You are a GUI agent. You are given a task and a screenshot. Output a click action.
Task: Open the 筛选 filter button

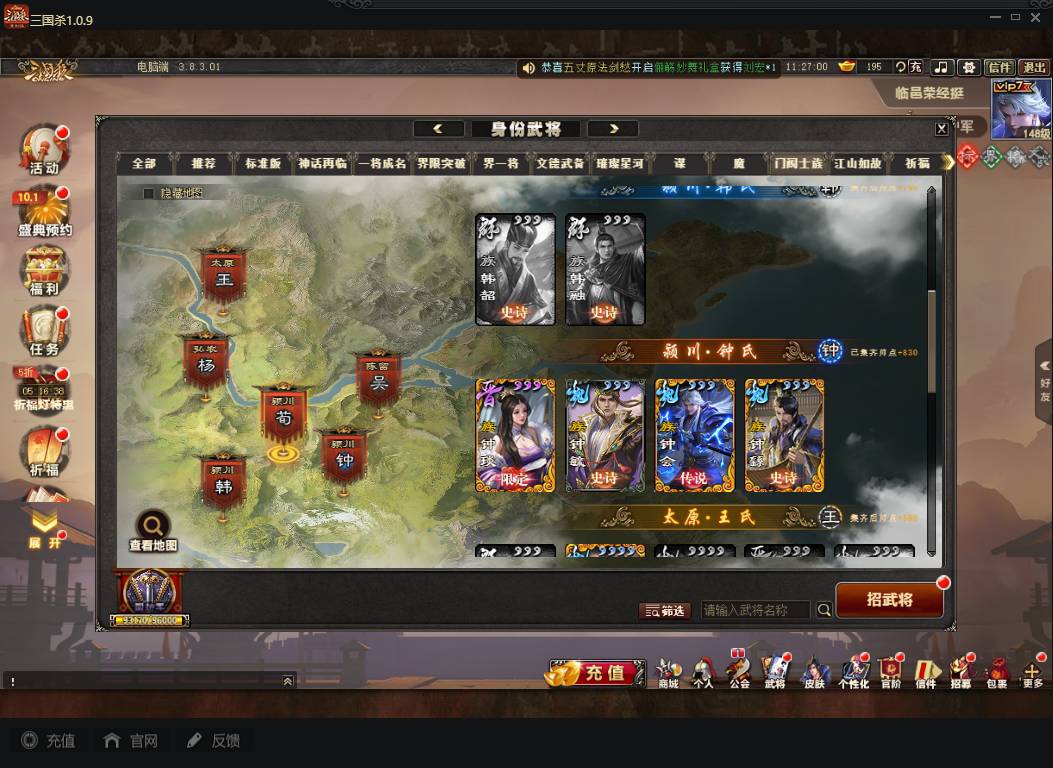tap(665, 610)
